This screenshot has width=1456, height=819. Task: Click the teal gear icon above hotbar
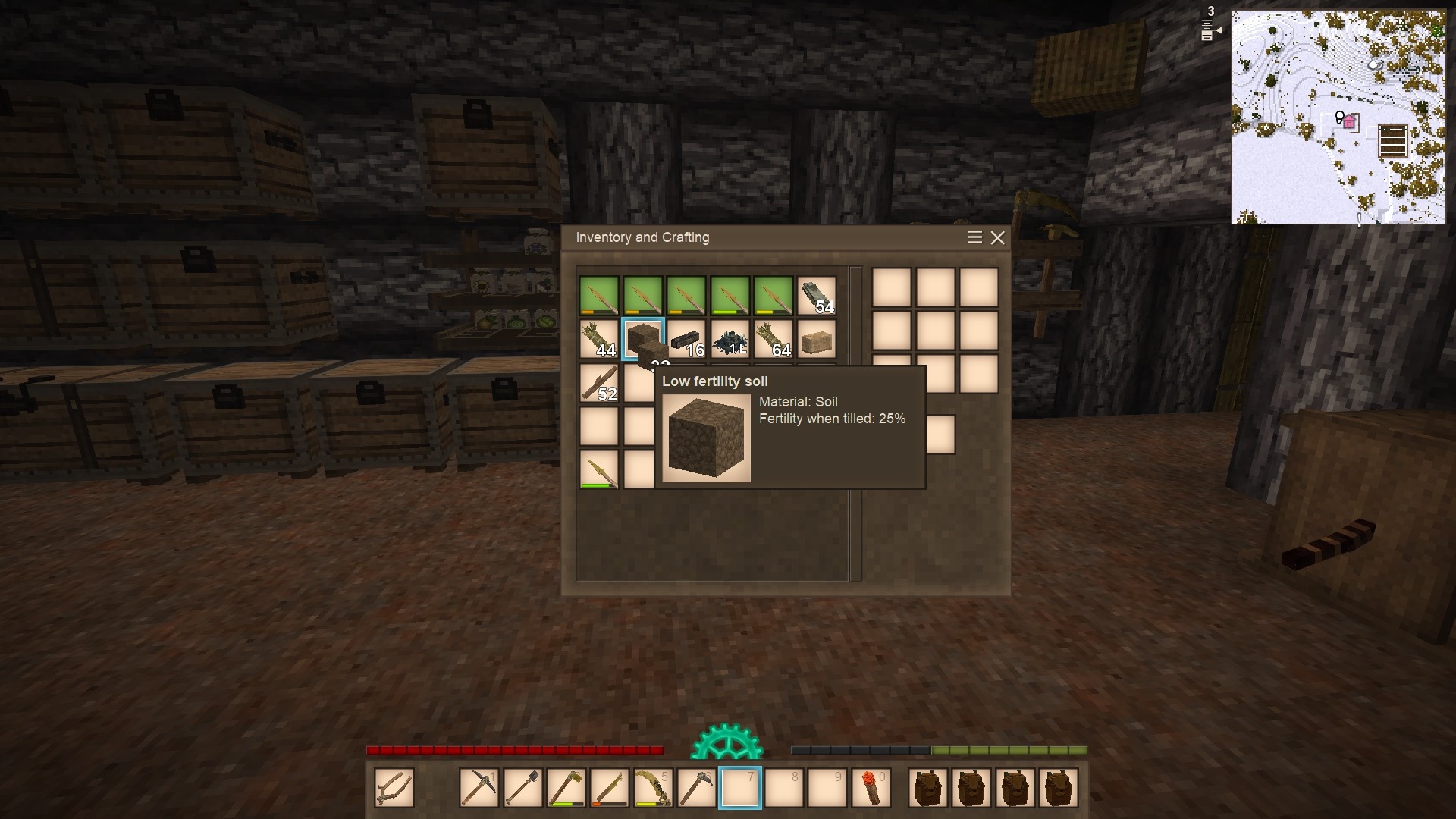click(726, 743)
